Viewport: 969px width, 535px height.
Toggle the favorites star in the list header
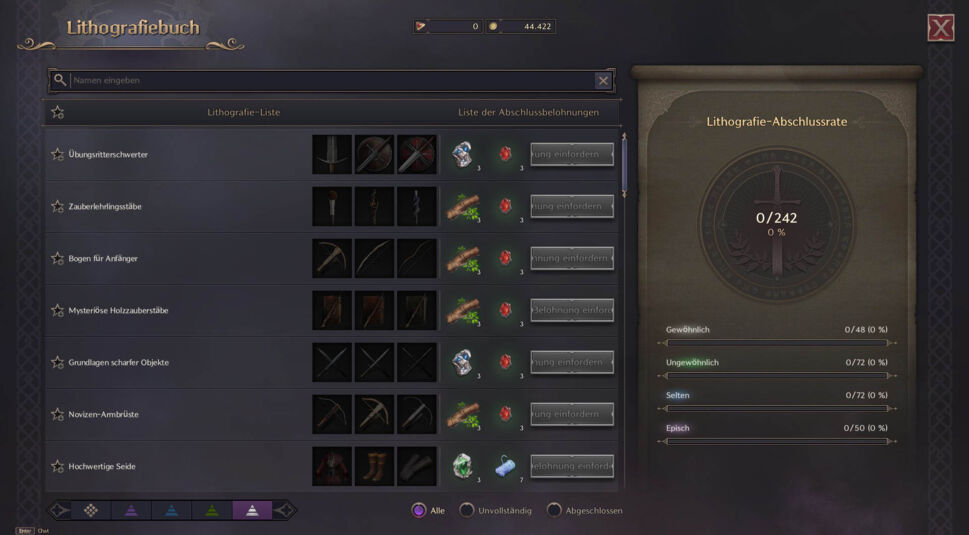pyautogui.click(x=57, y=112)
